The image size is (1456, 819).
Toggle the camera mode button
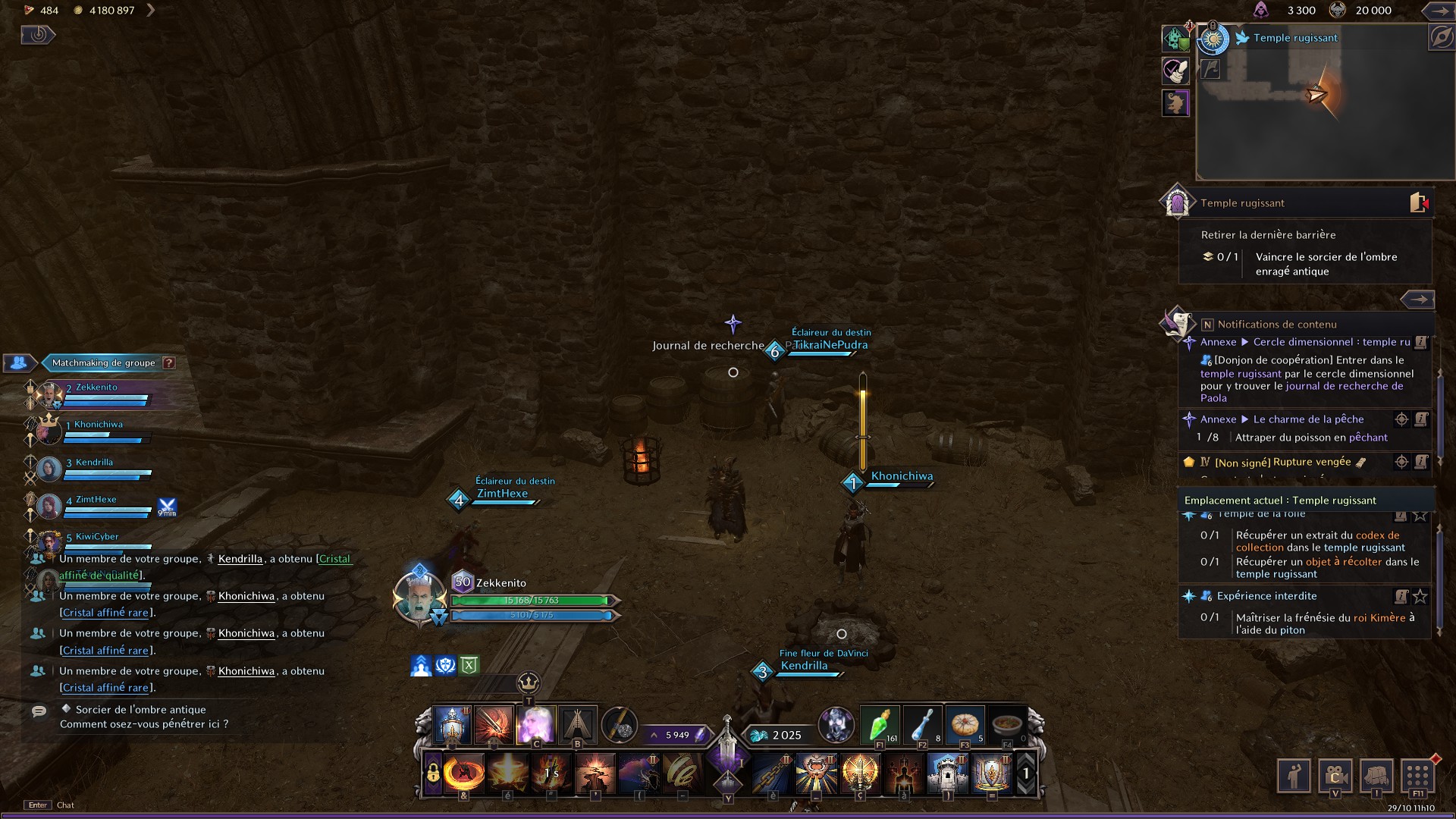pyautogui.click(x=1335, y=775)
